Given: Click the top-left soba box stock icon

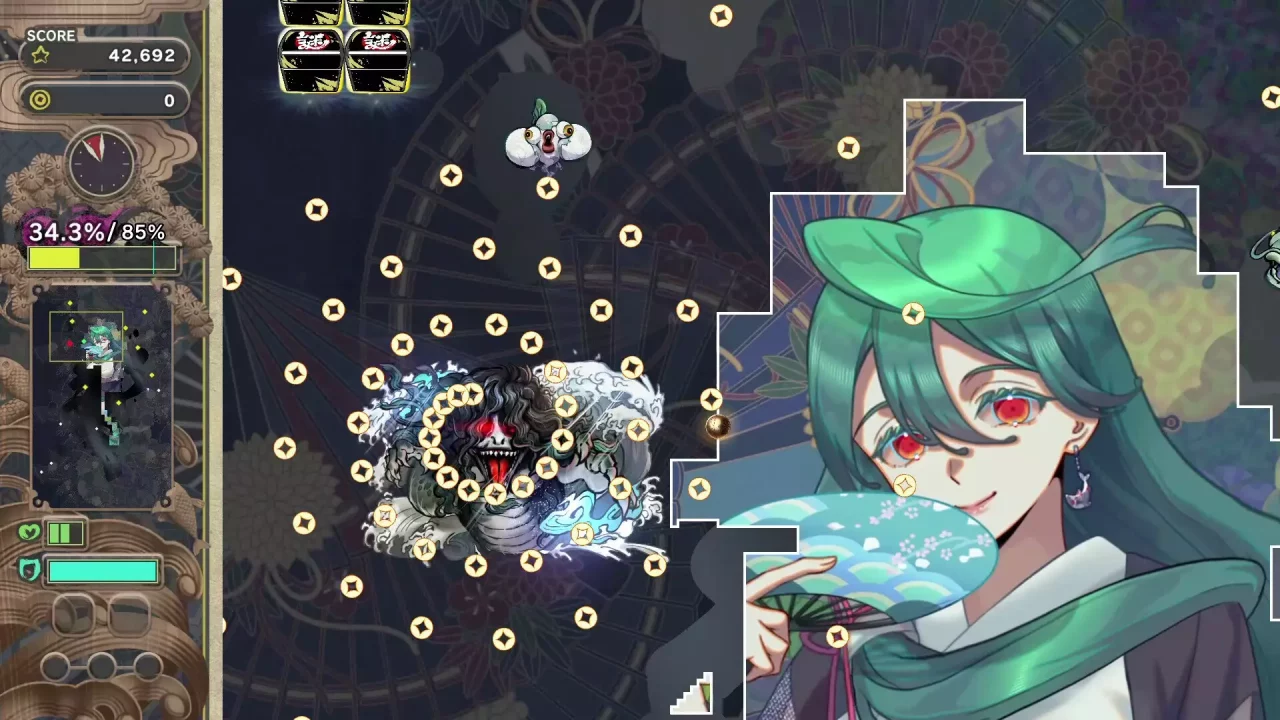Looking at the screenshot, I should 310,12.
